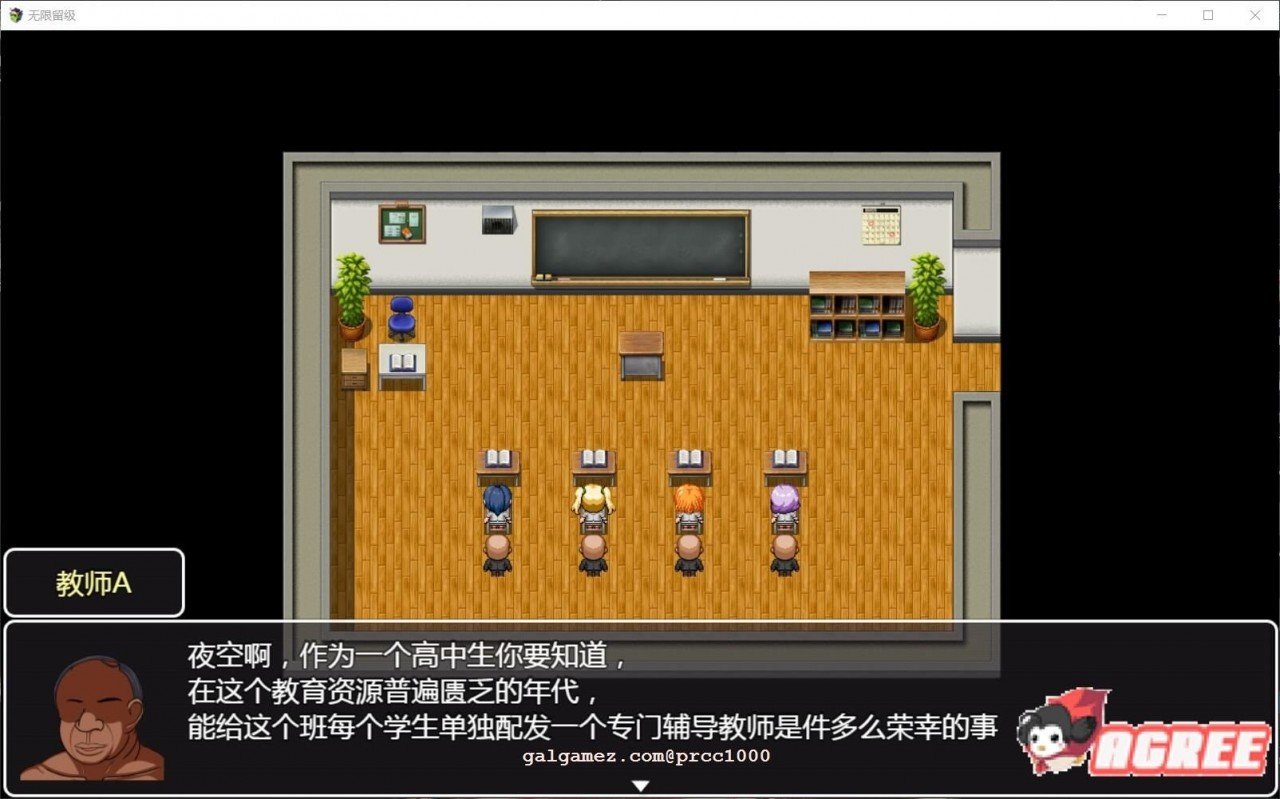
Task: Select the purple-haired student sprite
Action: click(786, 500)
